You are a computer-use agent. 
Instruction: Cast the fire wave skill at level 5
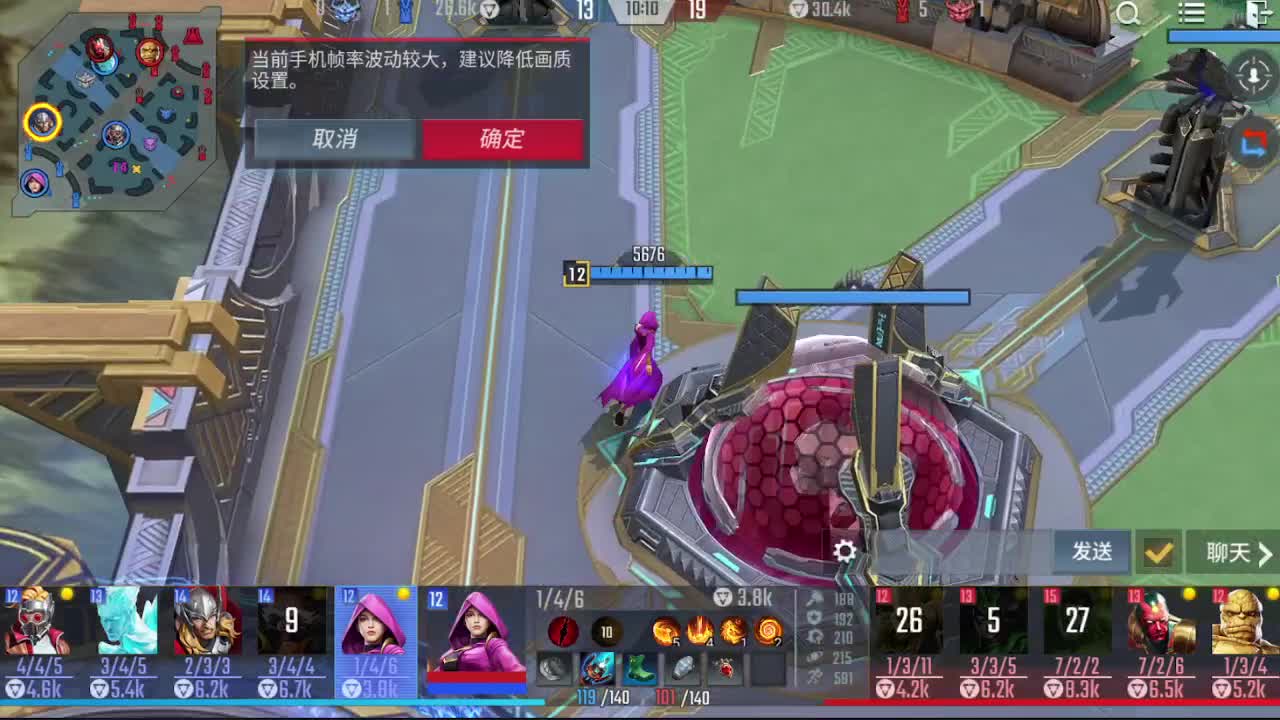pos(667,630)
